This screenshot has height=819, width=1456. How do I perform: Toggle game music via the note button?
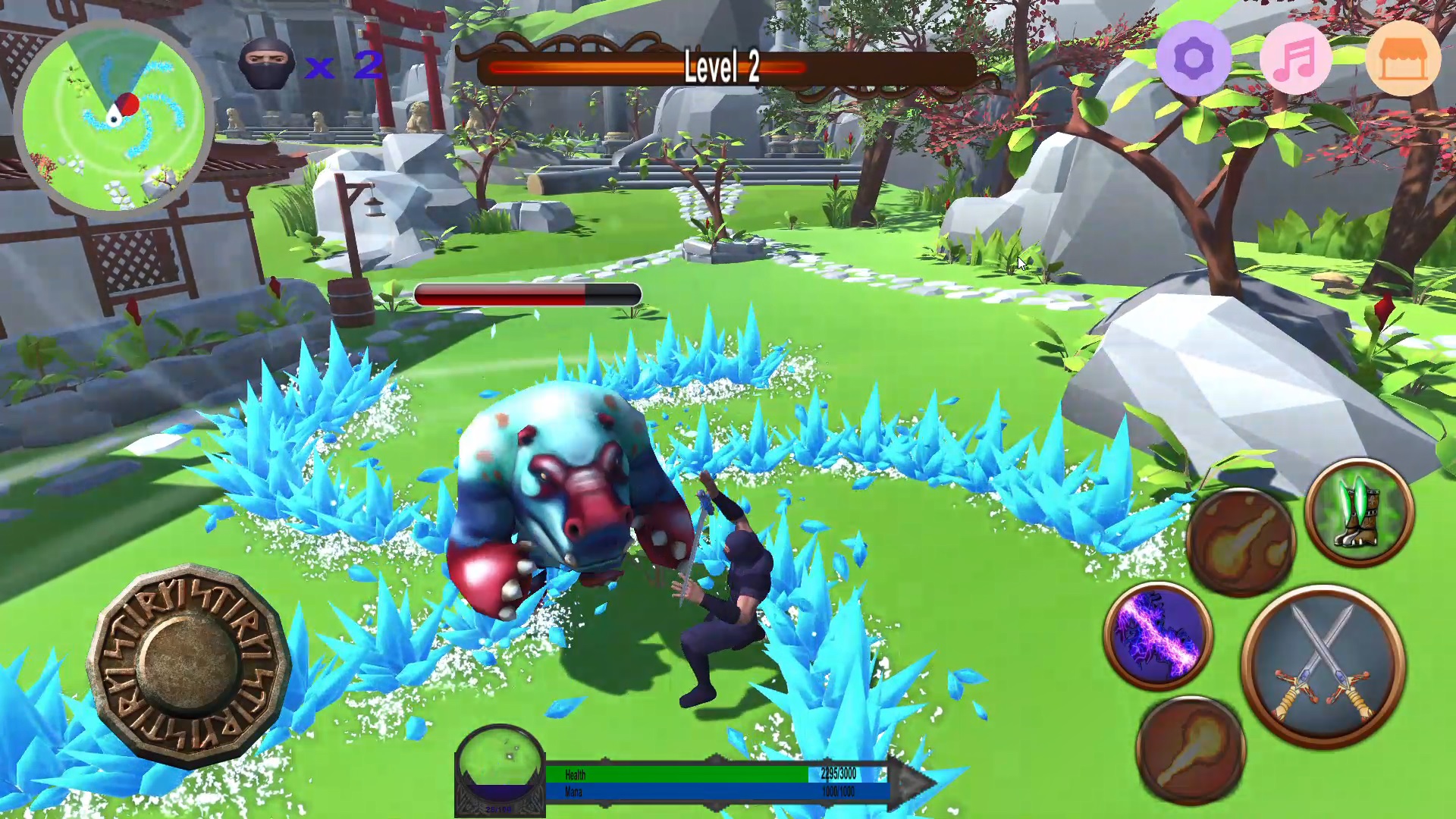(x=1299, y=59)
